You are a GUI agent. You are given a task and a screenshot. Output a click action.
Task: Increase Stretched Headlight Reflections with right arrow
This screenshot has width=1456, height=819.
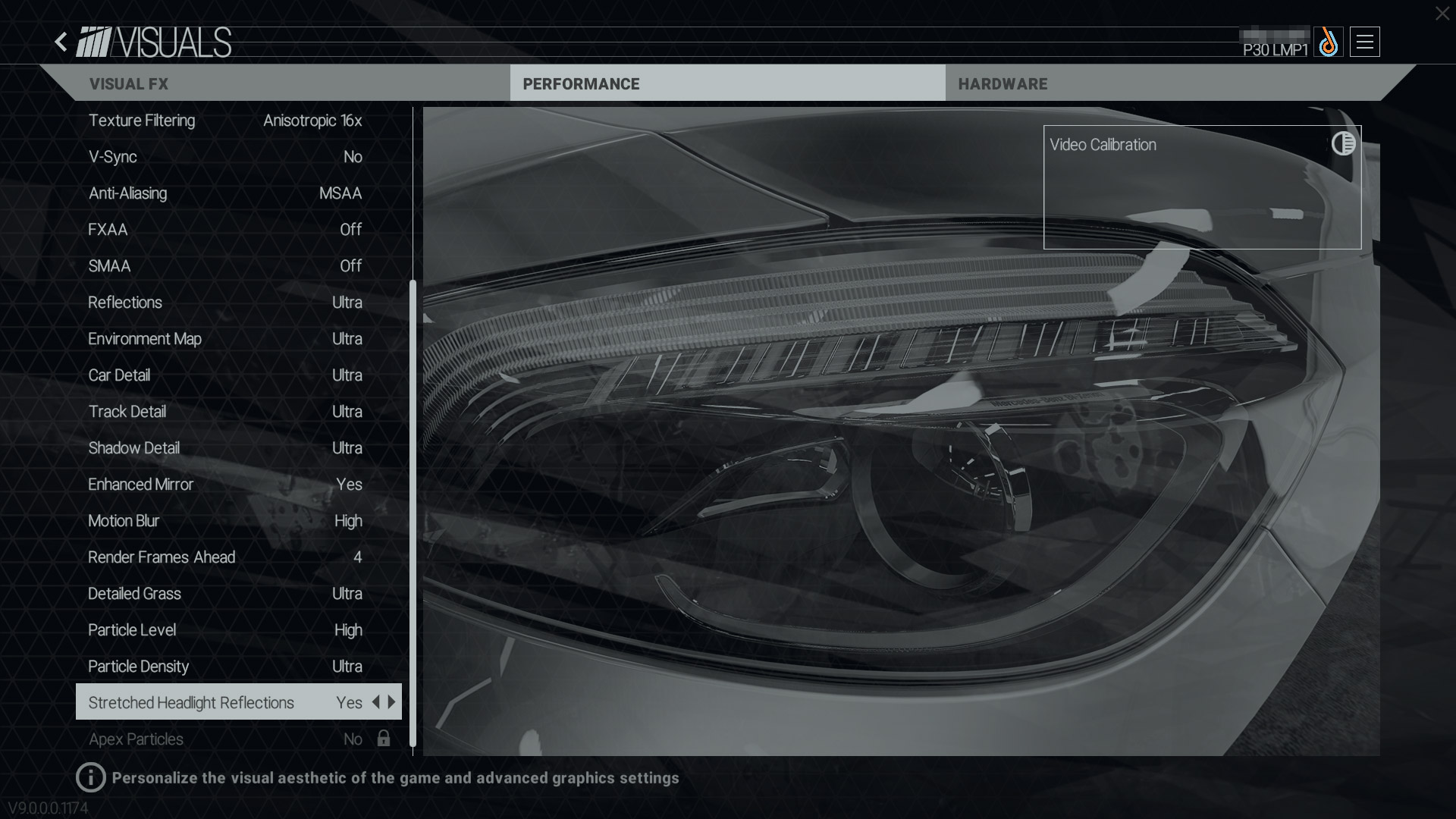(392, 702)
